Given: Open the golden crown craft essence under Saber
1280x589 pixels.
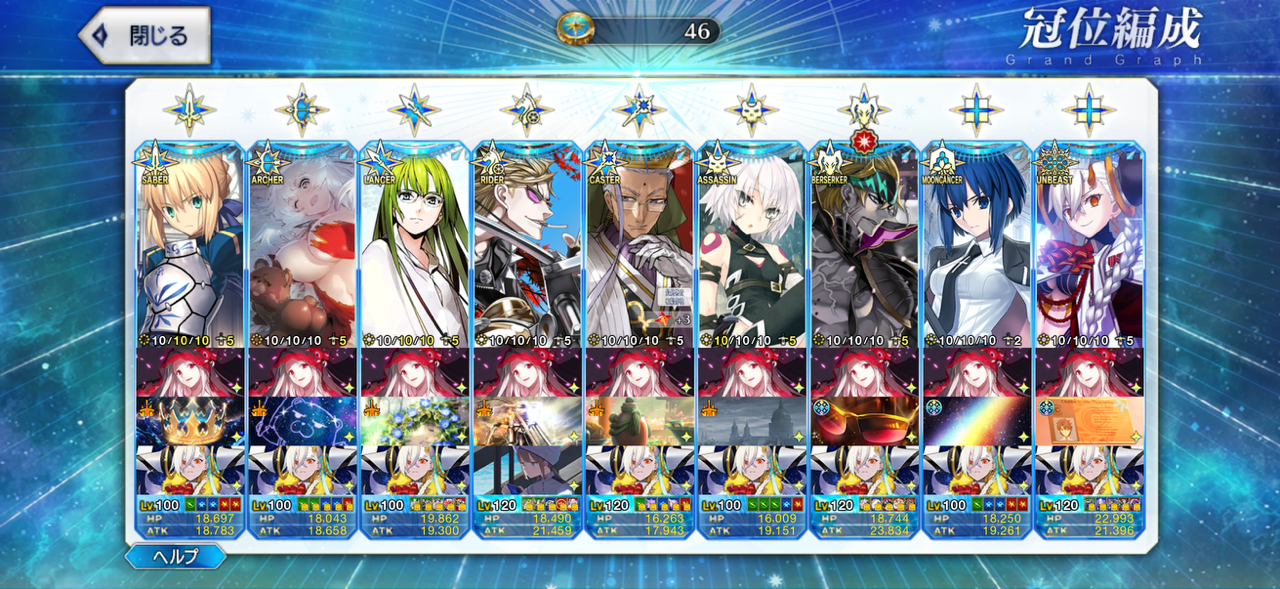Looking at the screenshot, I should click(190, 421).
